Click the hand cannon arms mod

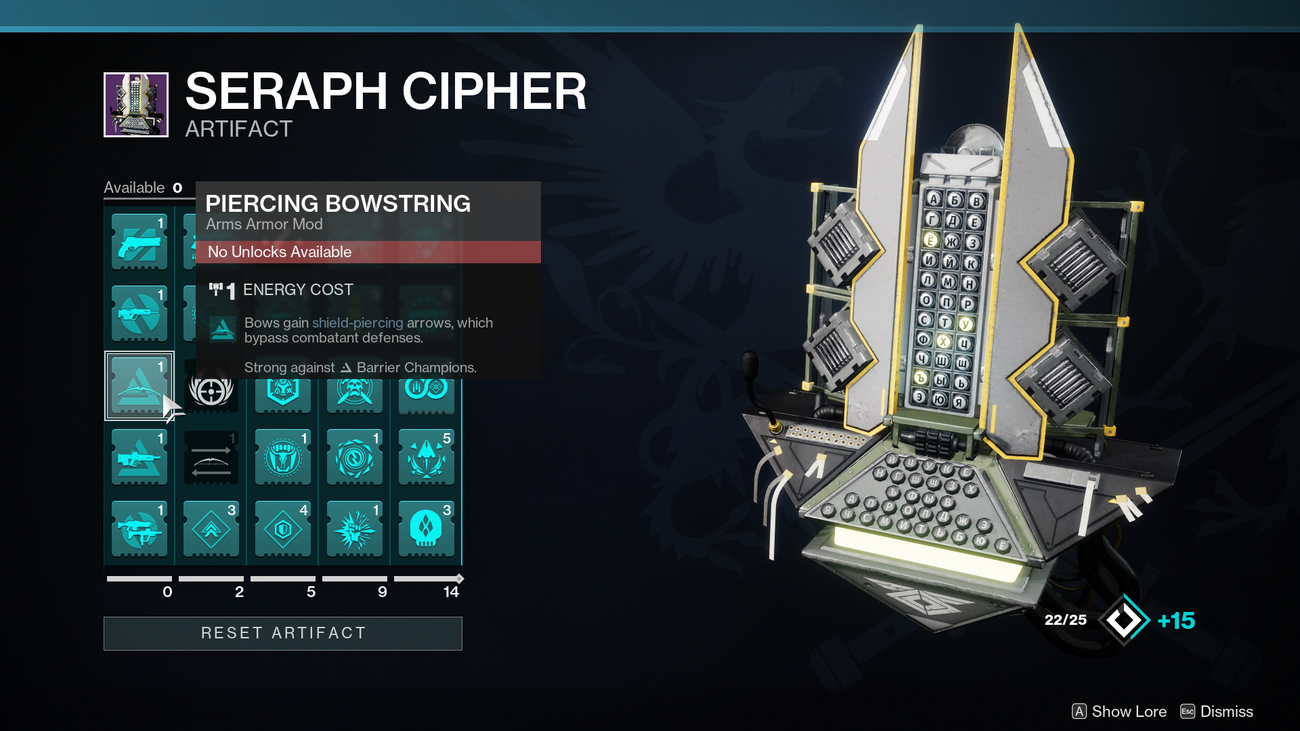[139, 240]
